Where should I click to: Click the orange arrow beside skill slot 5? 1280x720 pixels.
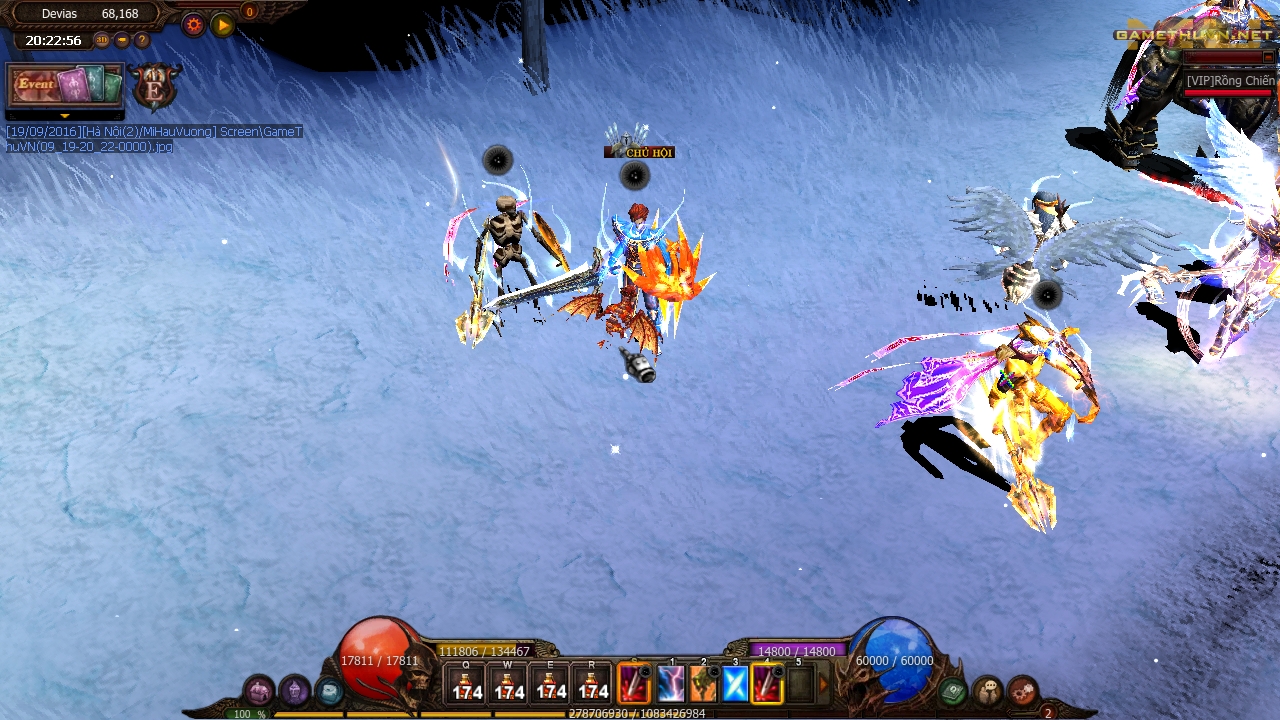(824, 684)
